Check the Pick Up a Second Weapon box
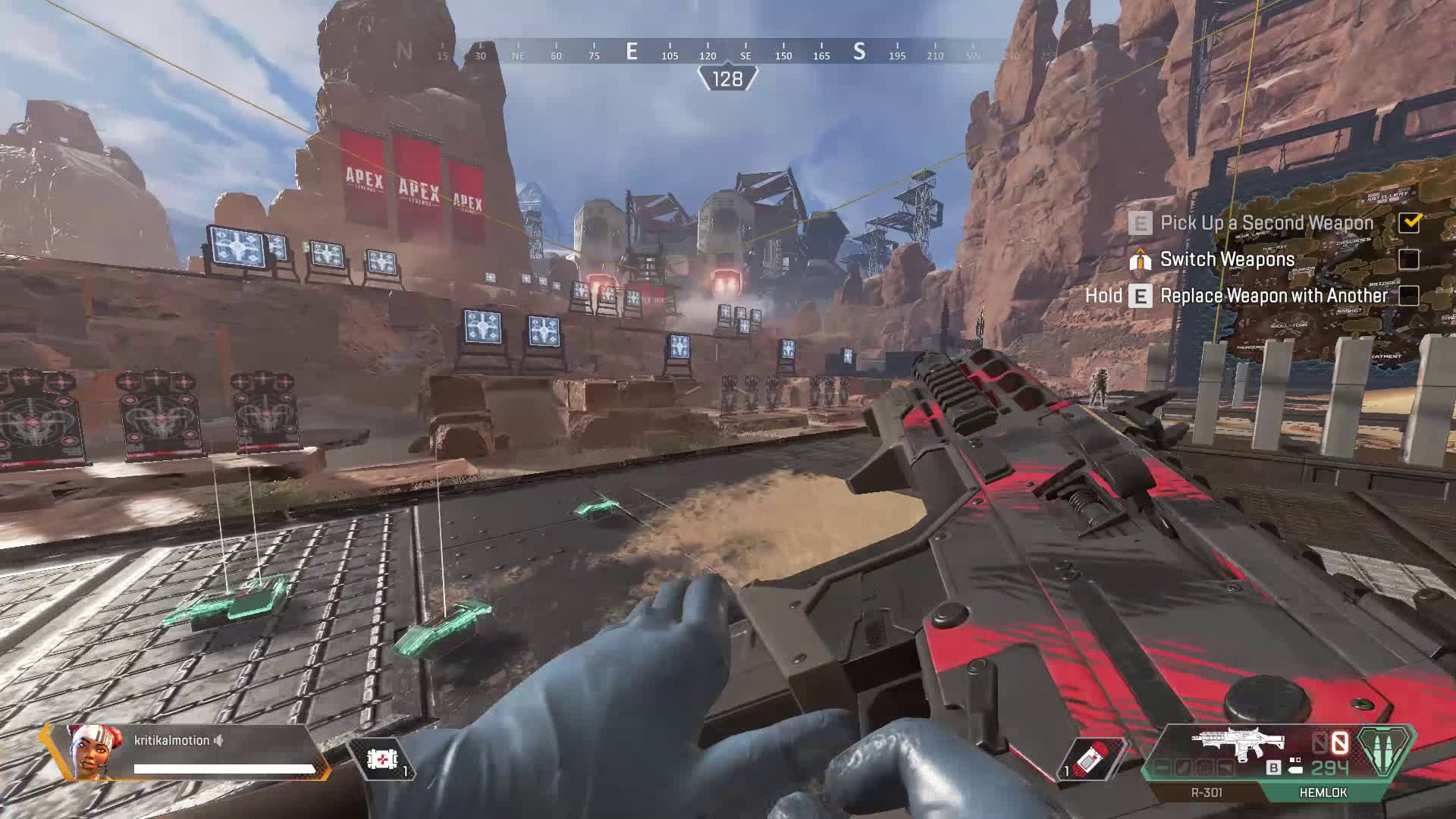The width and height of the screenshot is (1456, 819). pos(1409,222)
